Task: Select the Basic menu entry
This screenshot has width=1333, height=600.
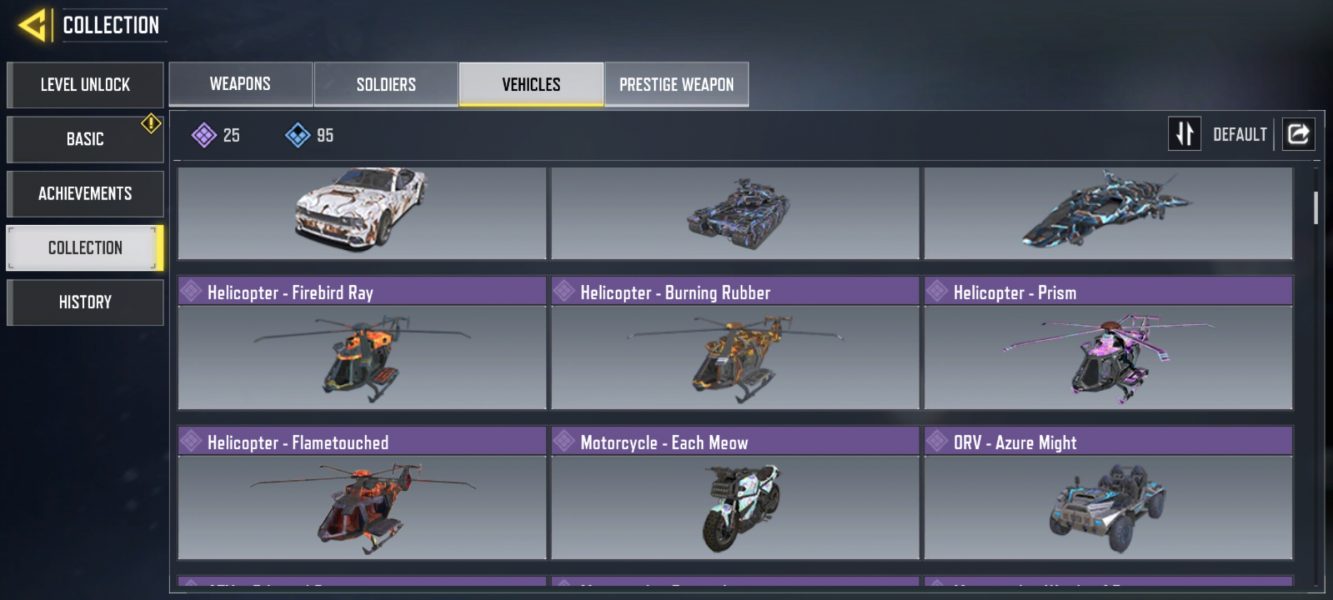Action: click(85, 139)
